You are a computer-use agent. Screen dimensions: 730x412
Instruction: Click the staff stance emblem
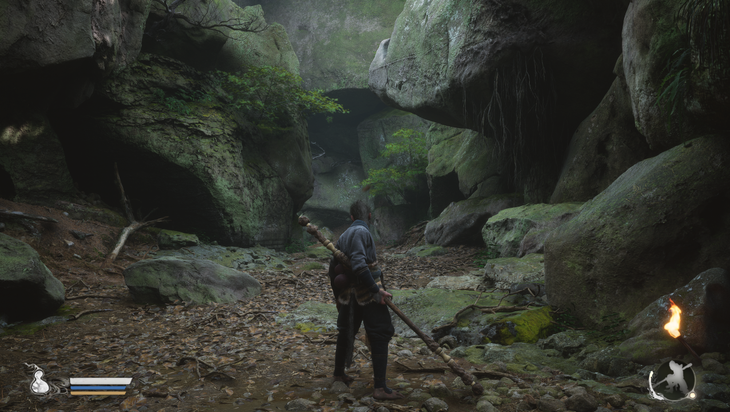pos(671,381)
